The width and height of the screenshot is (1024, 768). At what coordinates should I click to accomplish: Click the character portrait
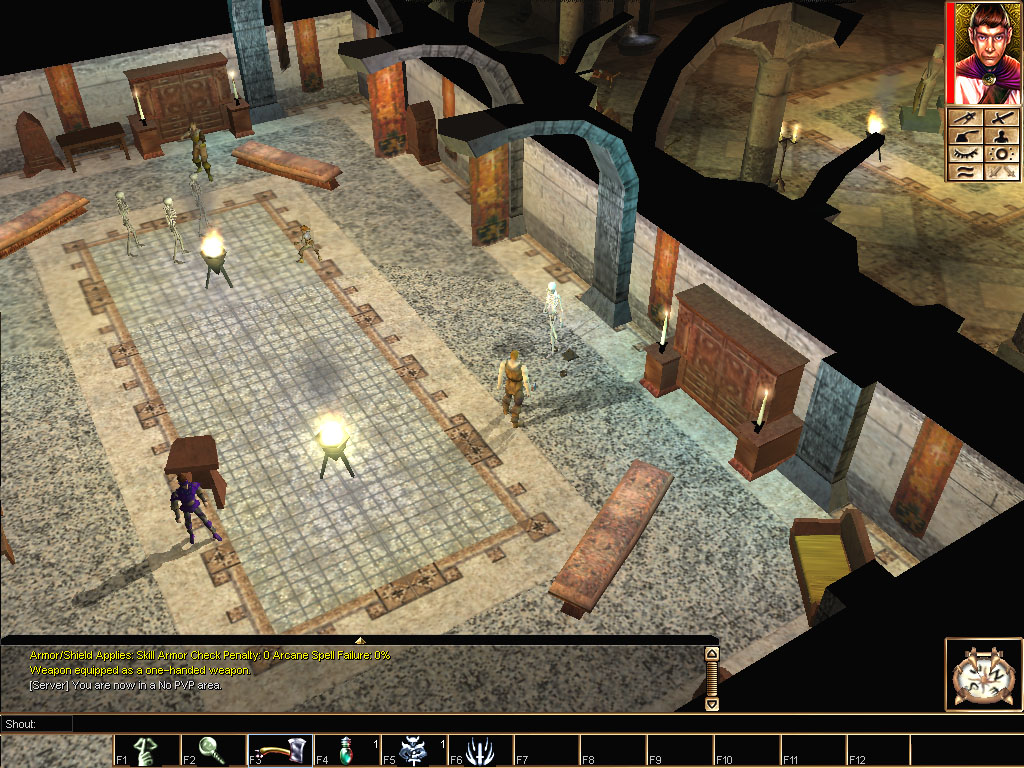[985, 53]
